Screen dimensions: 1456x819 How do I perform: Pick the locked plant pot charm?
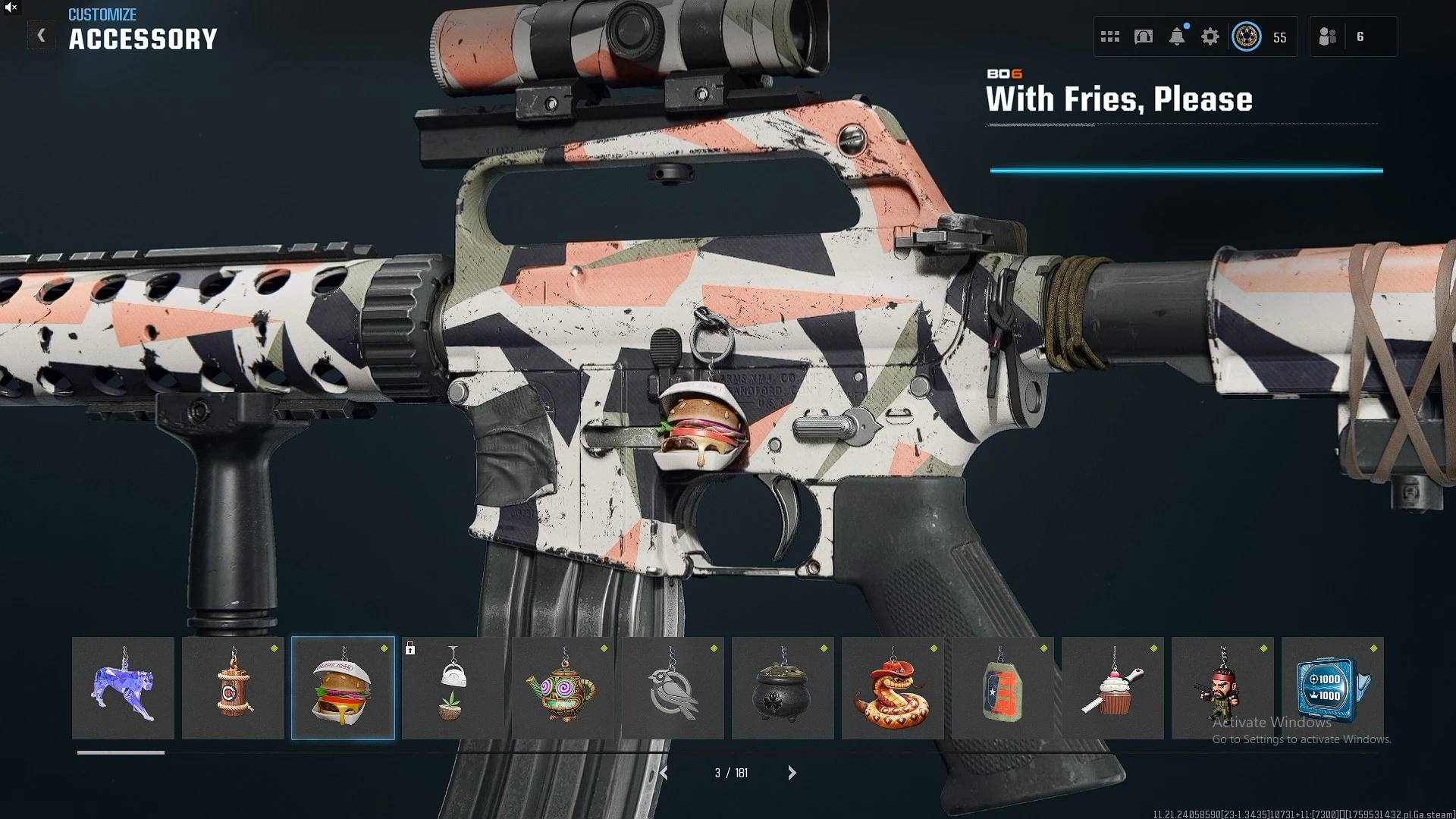click(453, 688)
